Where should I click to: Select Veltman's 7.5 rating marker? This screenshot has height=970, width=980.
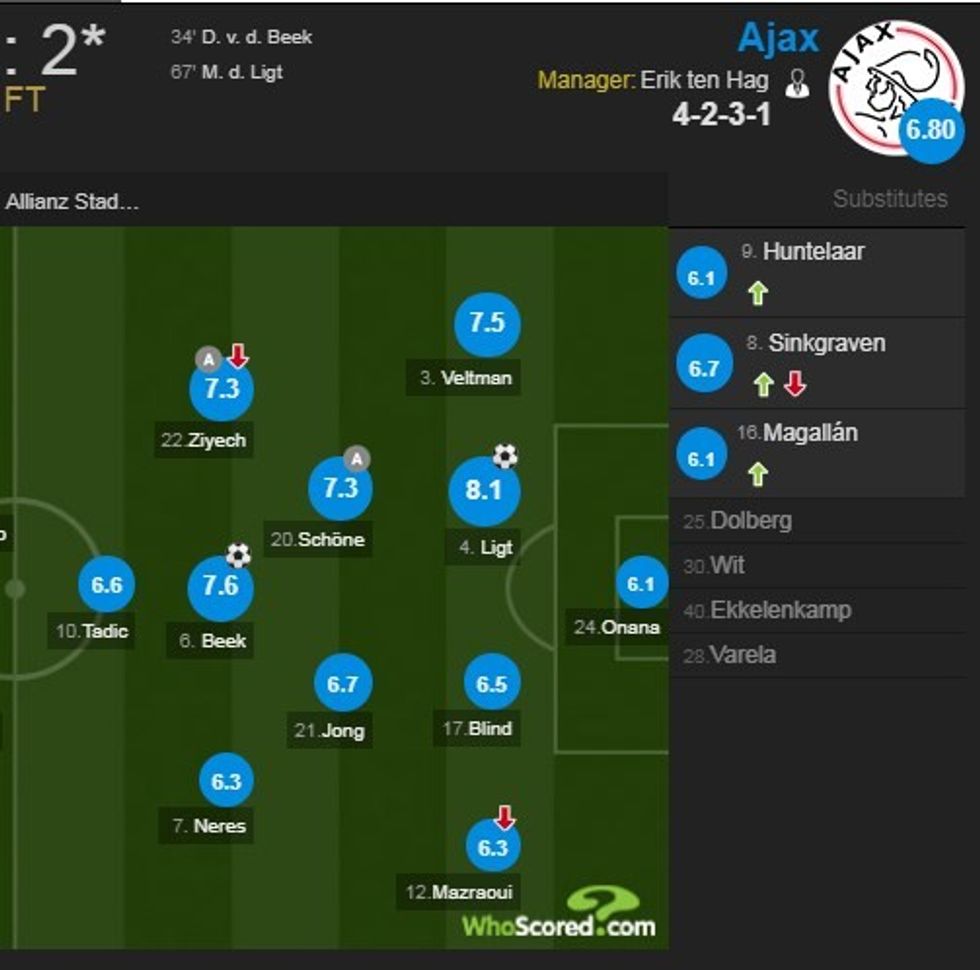[487, 324]
